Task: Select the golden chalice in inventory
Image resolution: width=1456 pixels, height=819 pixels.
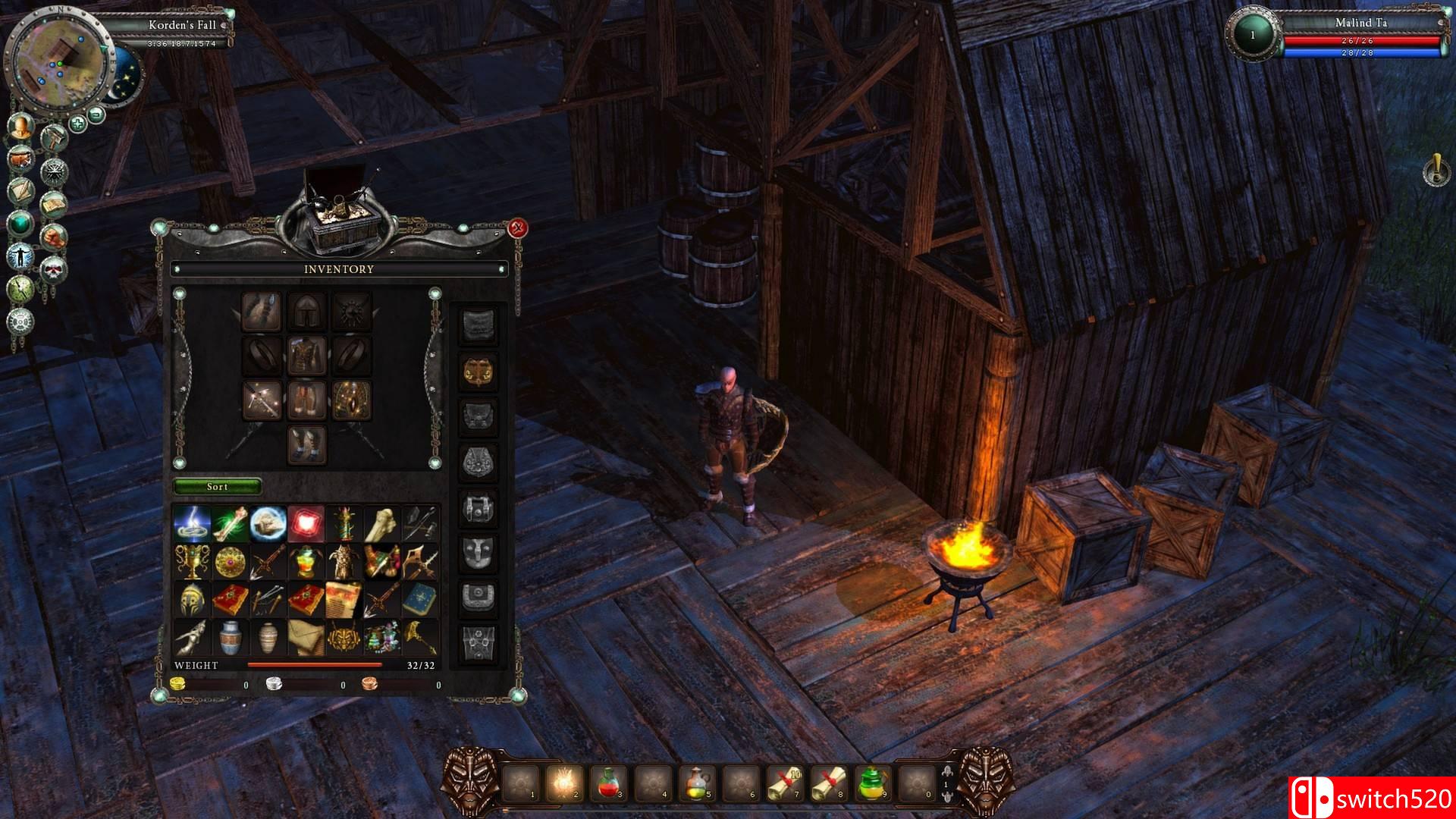Action: click(x=190, y=561)
